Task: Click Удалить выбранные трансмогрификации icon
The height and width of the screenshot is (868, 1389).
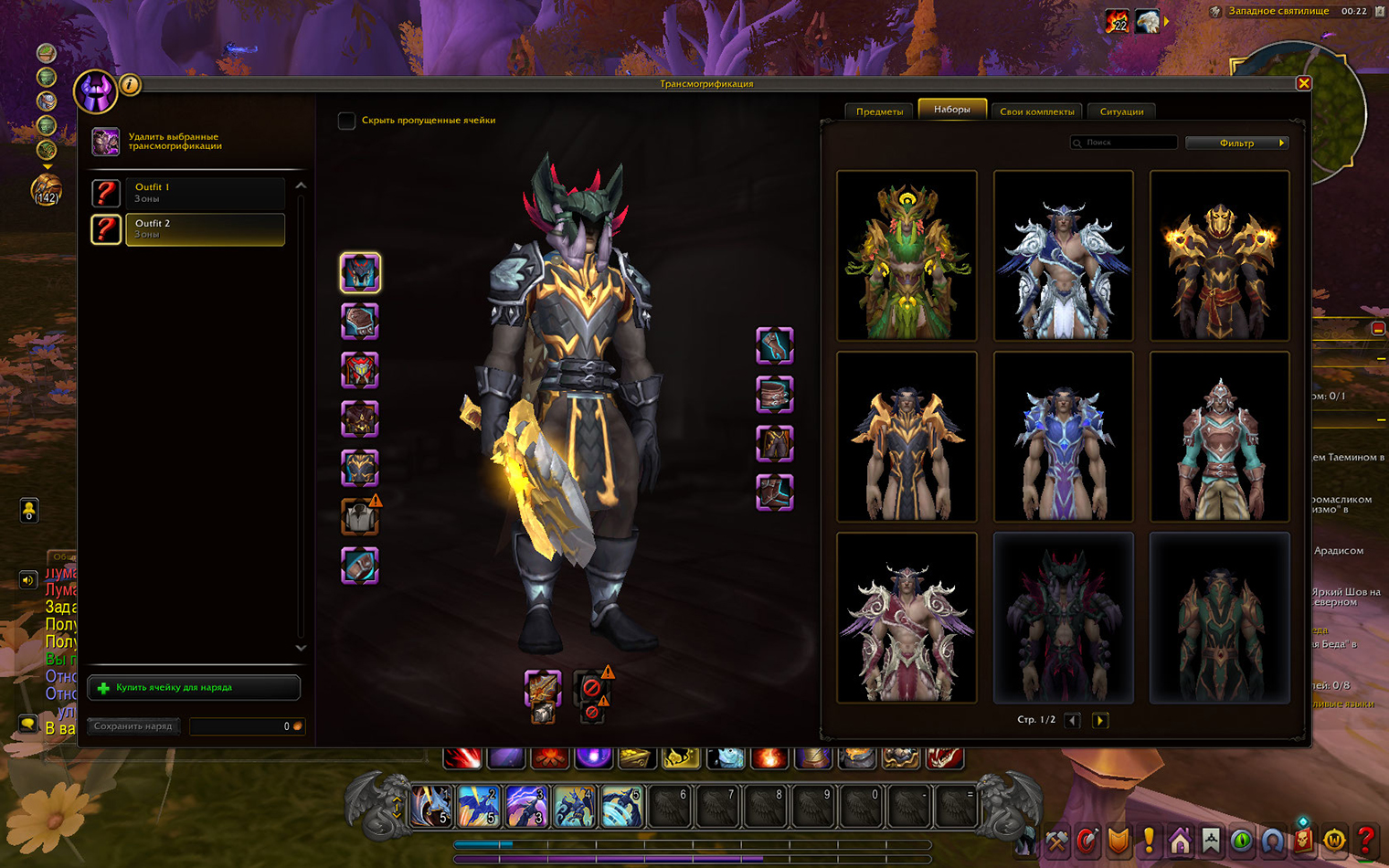Action: click(105, 142)
